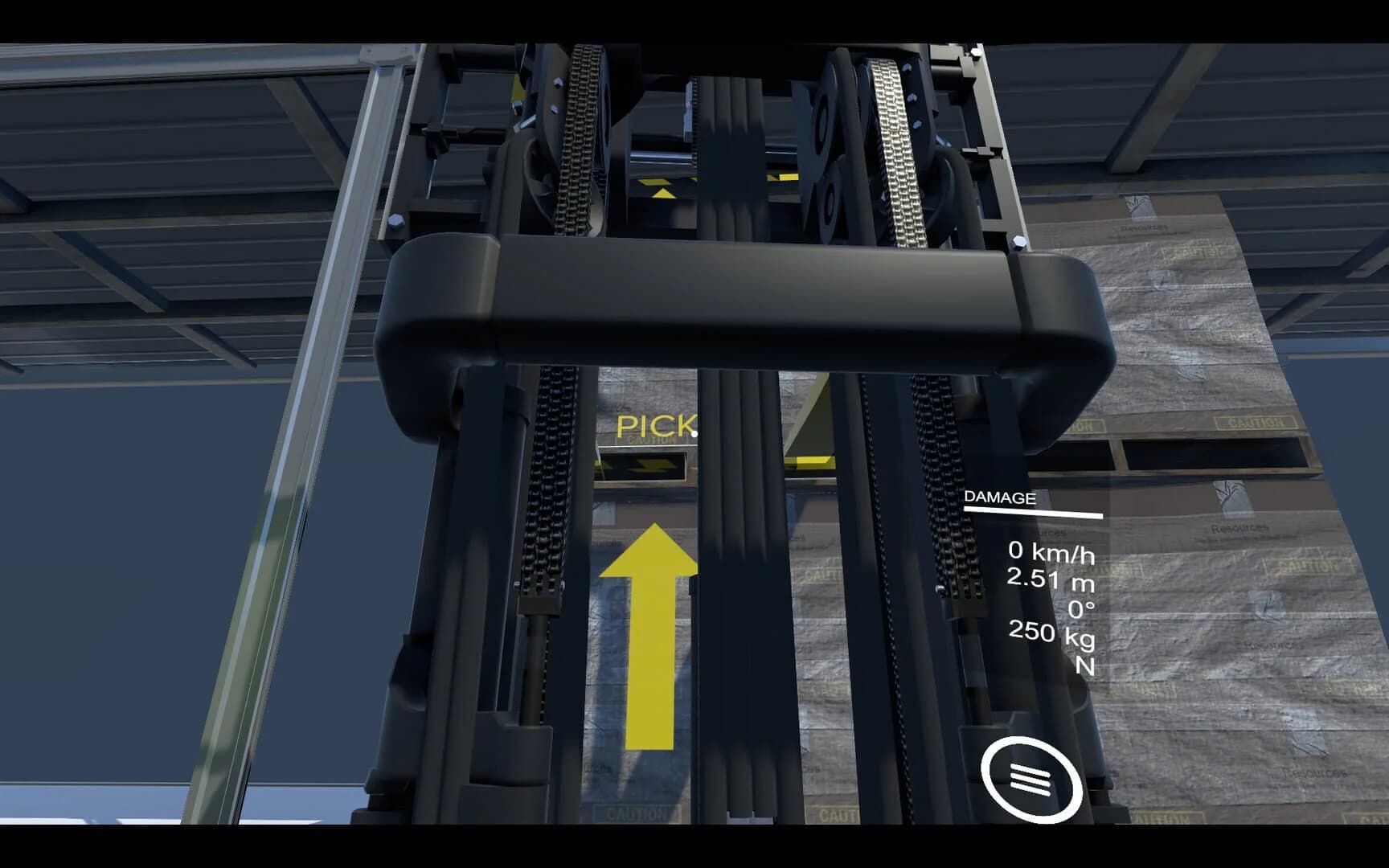This screenshot has width=1389, height=868.
Task: Expand the DAMAGE section of the HUD
Action: [x=1000, y=497]
